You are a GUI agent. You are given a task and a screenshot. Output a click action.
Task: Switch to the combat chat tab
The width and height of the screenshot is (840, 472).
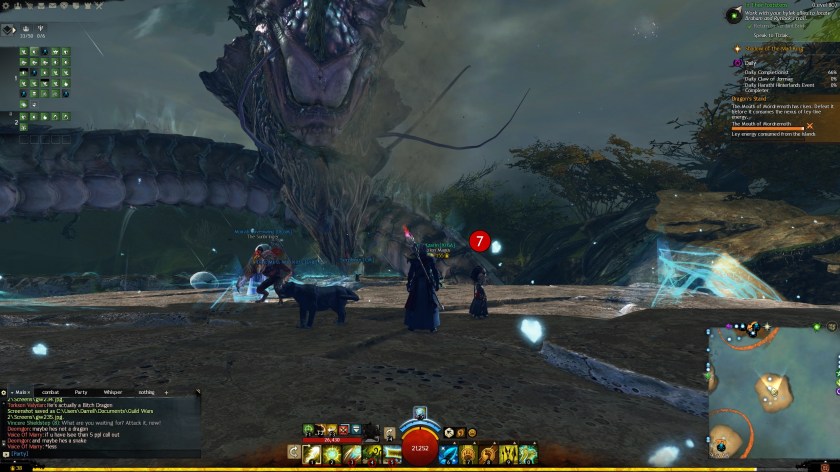pyautogui.click(x=51, y=392)
